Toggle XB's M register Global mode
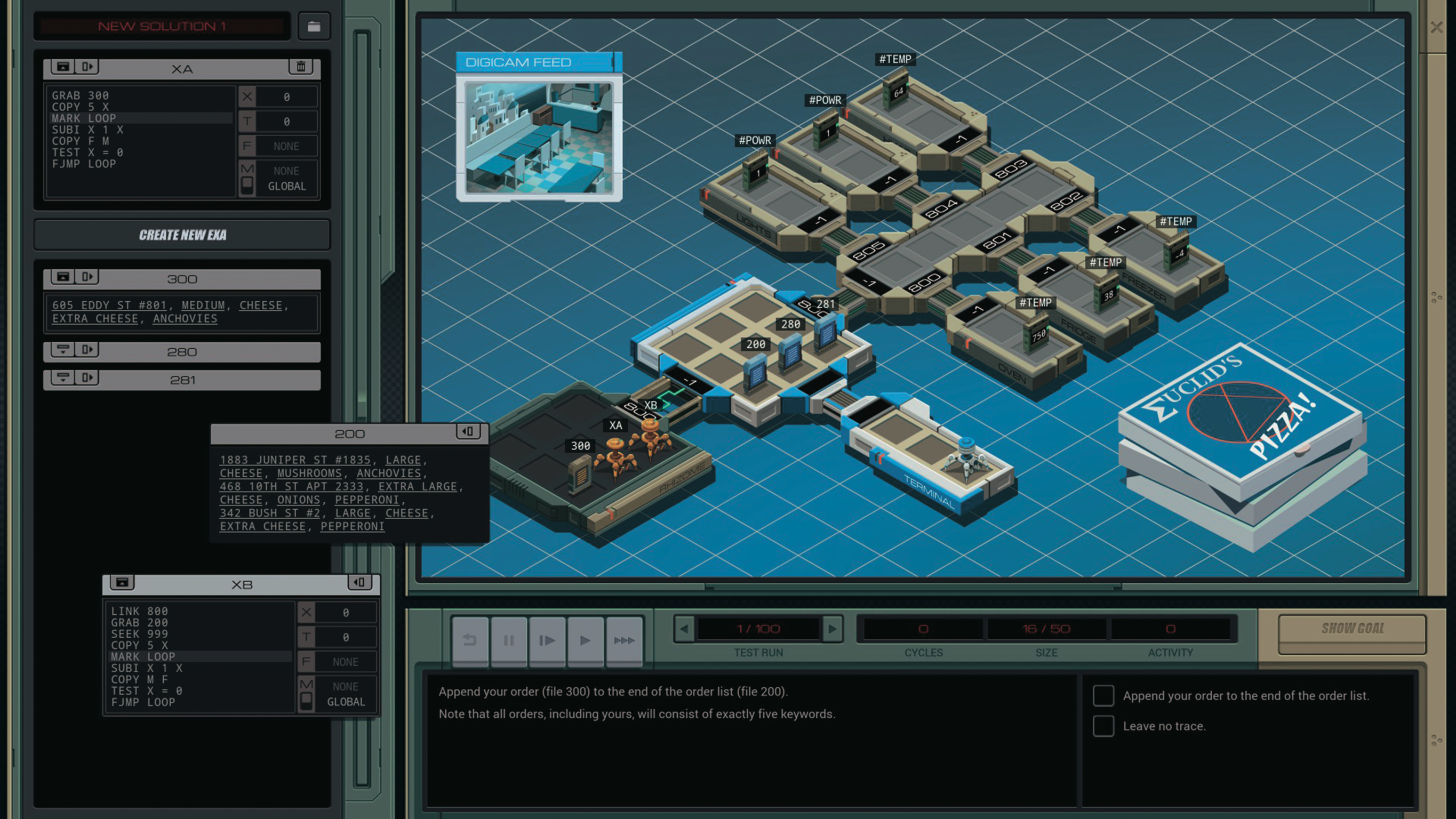Screen dimensions: 1456x819 [x=306, y=700]
